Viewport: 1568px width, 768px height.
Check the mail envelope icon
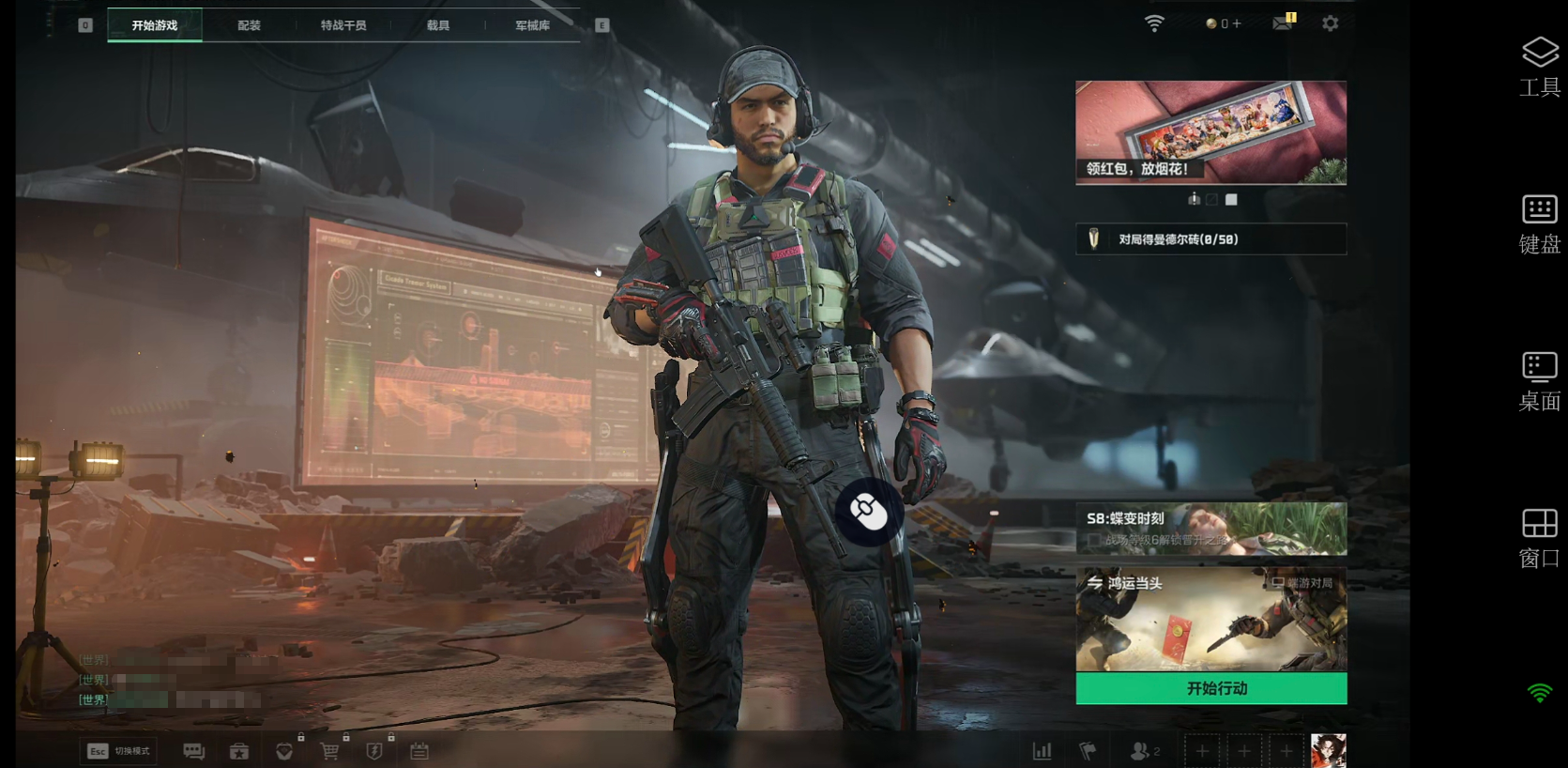click(x=1283, y=23)
